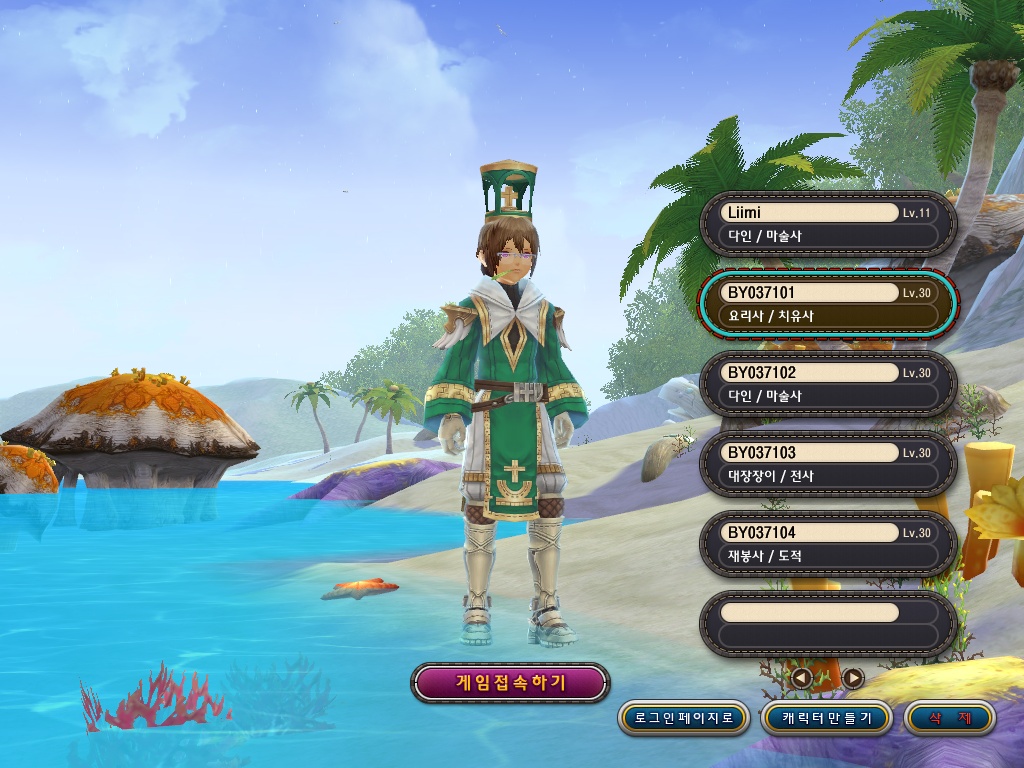Pick the BY037103 character slot

coord(828,464)
